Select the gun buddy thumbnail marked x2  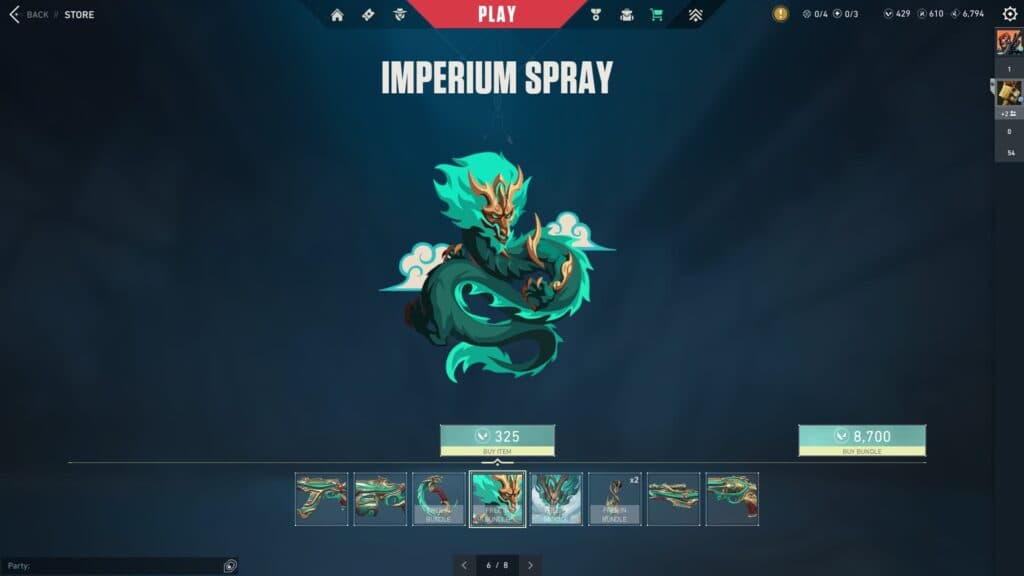point(615,499)
